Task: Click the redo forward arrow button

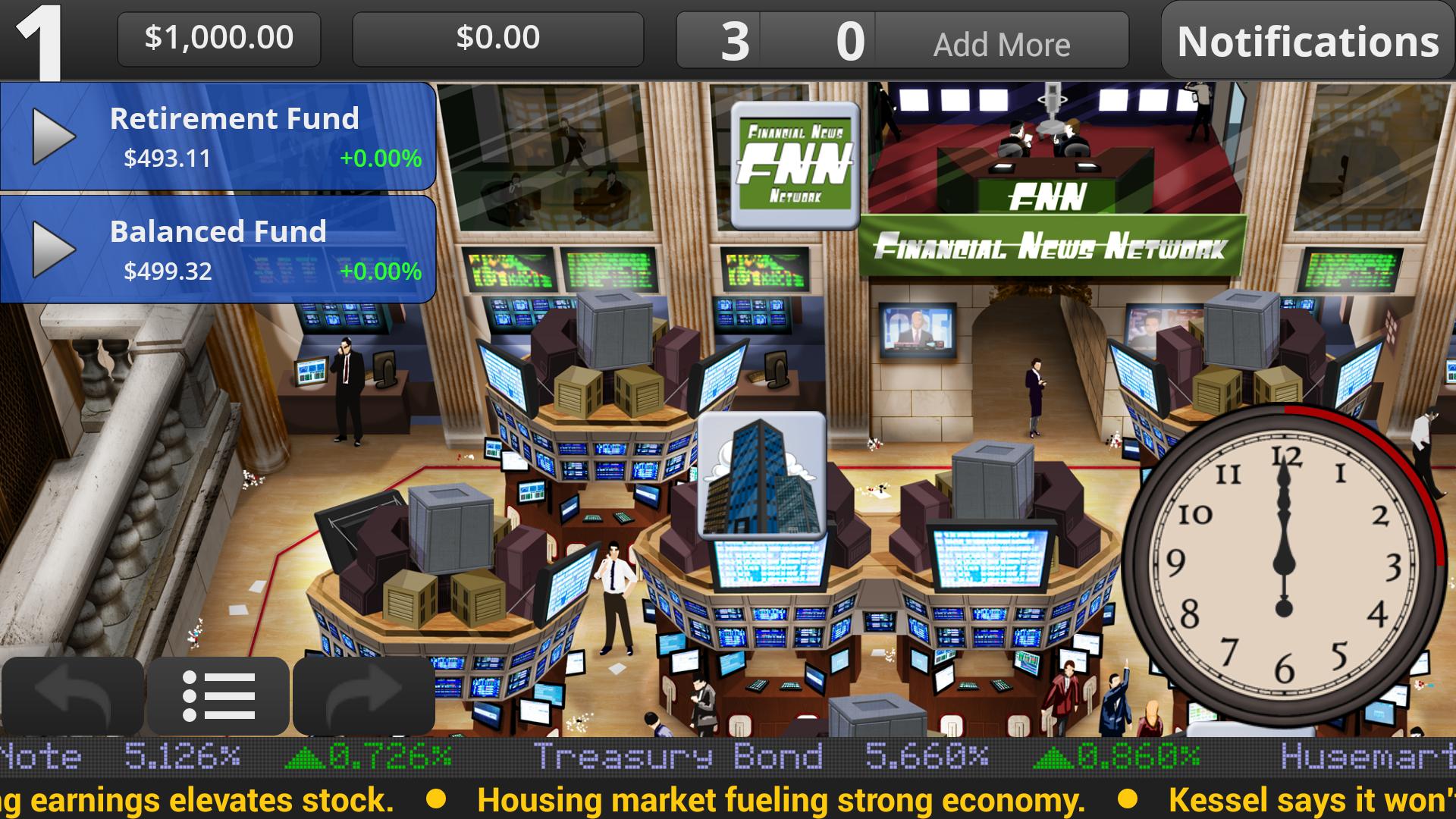Action: [x=364, y=695]
